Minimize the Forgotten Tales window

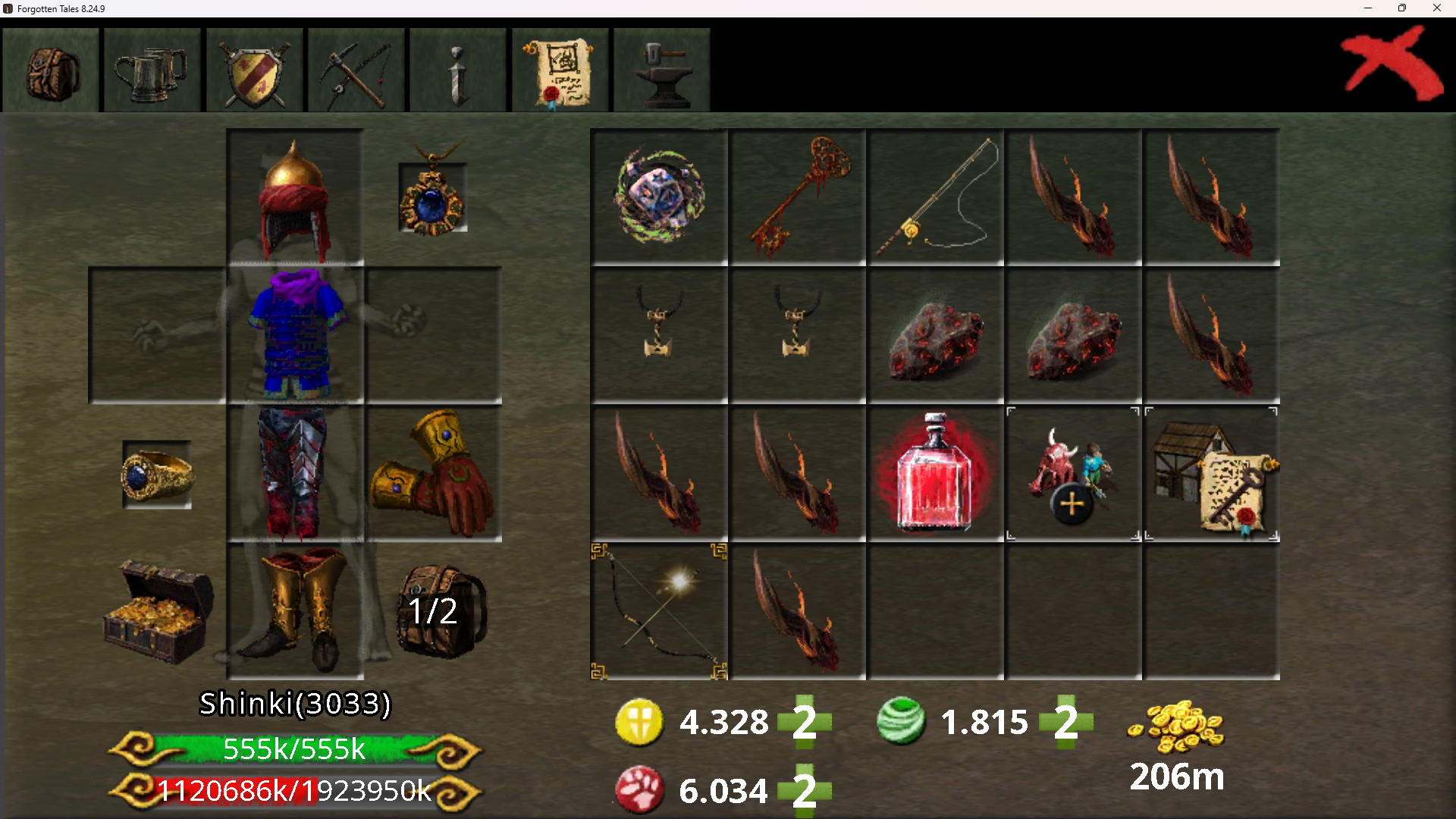click(x=1368, y=8)
